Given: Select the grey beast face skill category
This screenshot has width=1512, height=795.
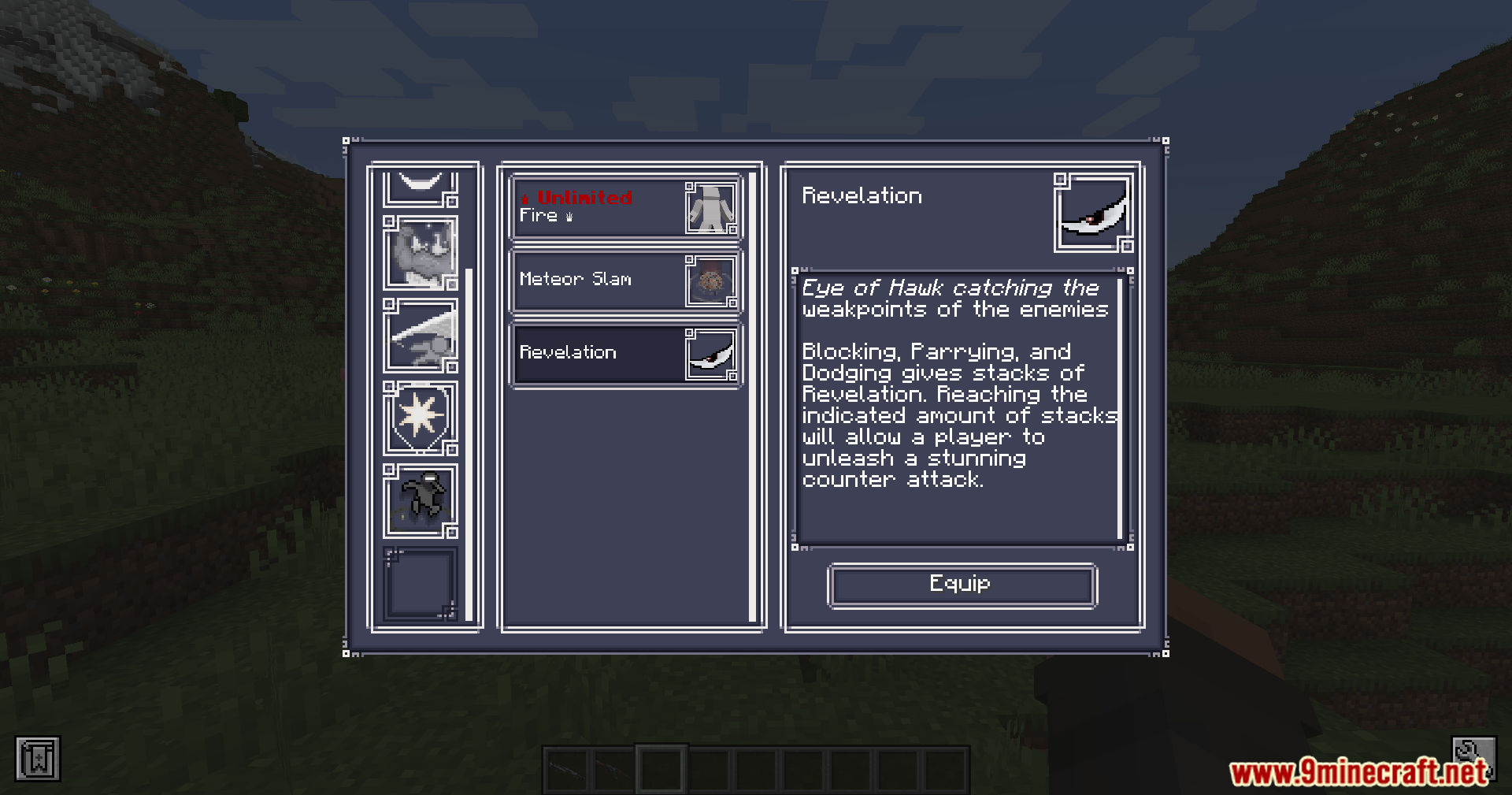Looking at the screenshot, I should [x=421, y=253].
